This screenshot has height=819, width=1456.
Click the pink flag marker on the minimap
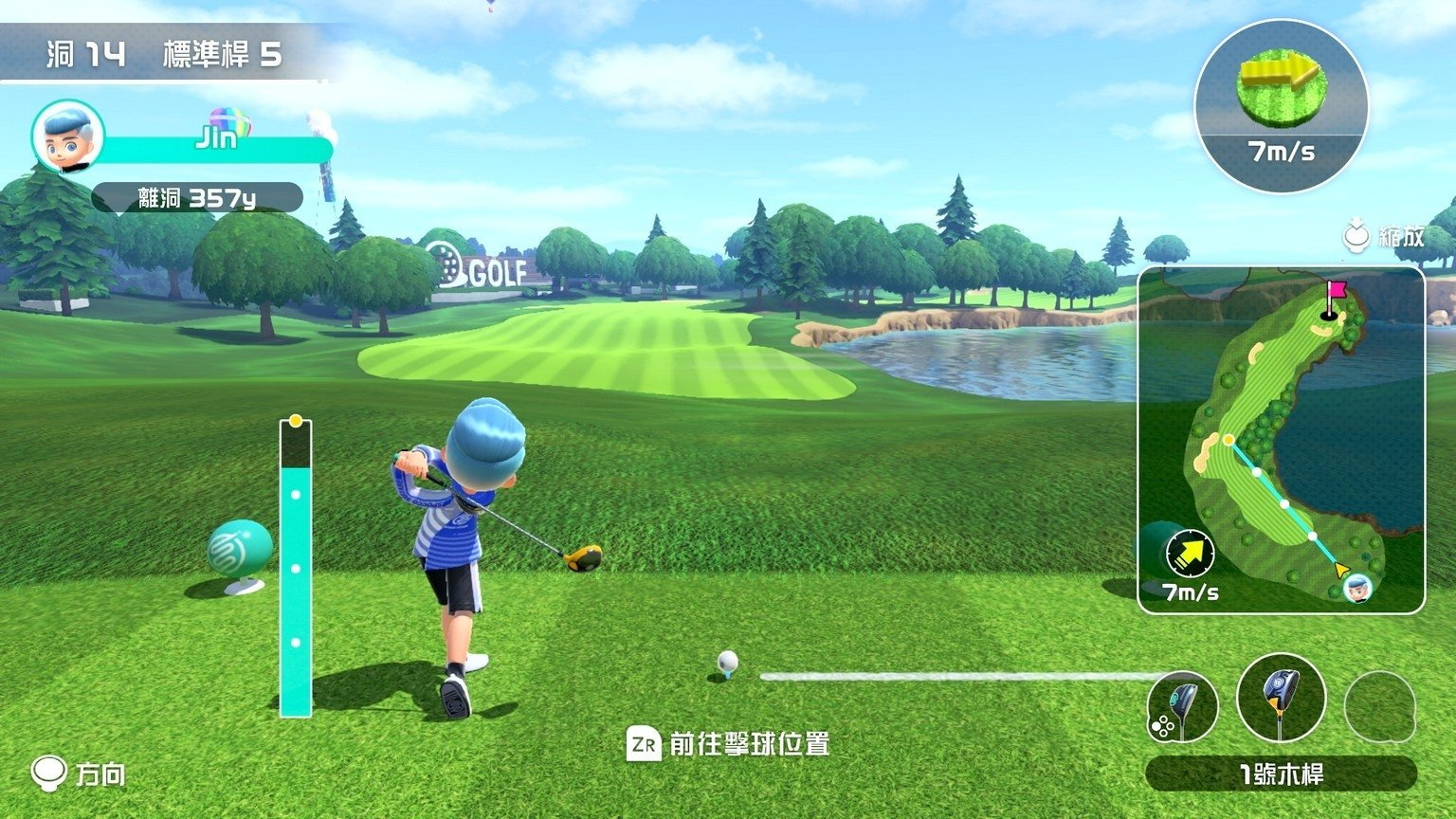click(x=1335, y=291)
